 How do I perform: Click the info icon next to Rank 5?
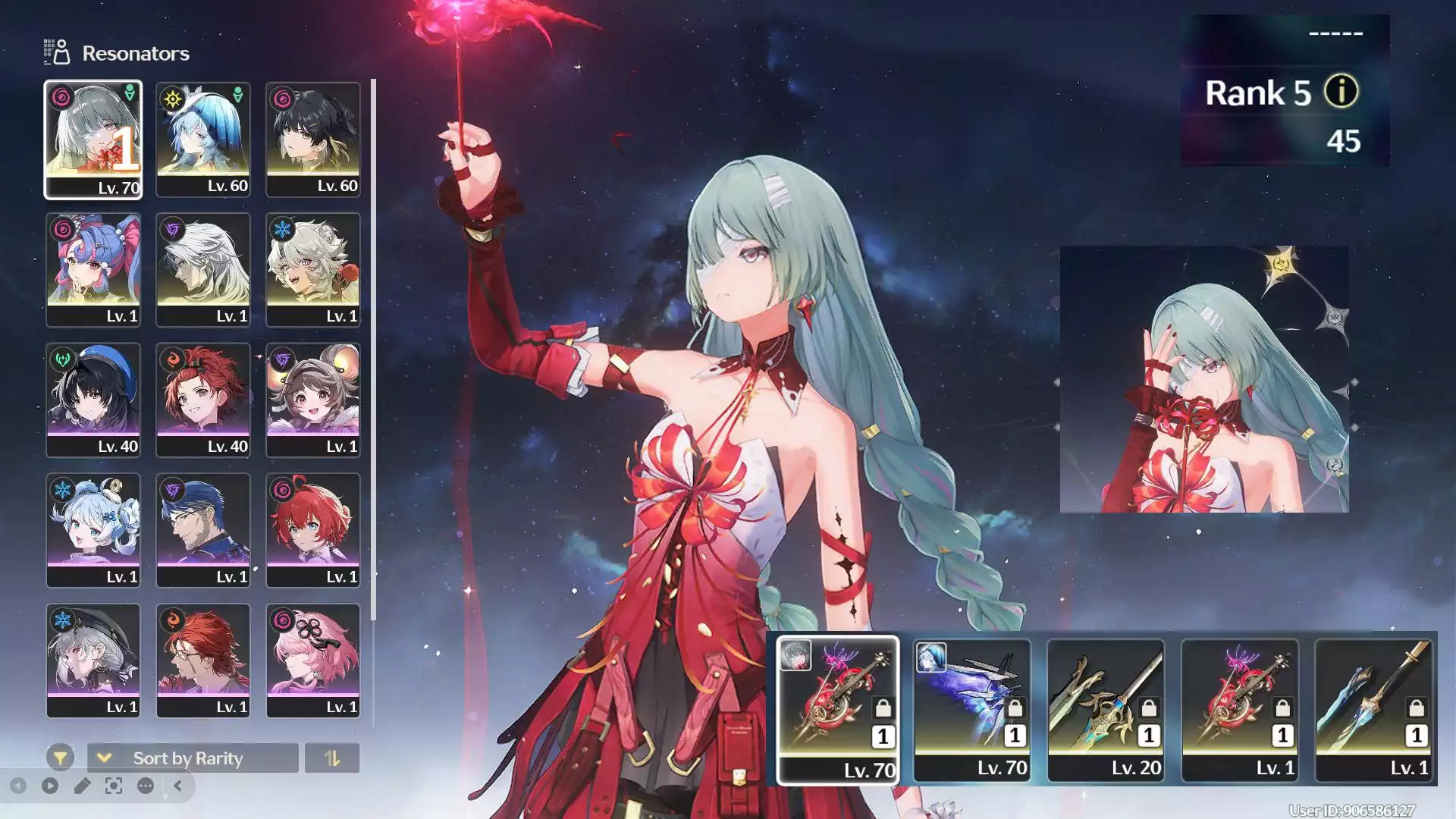tap(1341, 93)
